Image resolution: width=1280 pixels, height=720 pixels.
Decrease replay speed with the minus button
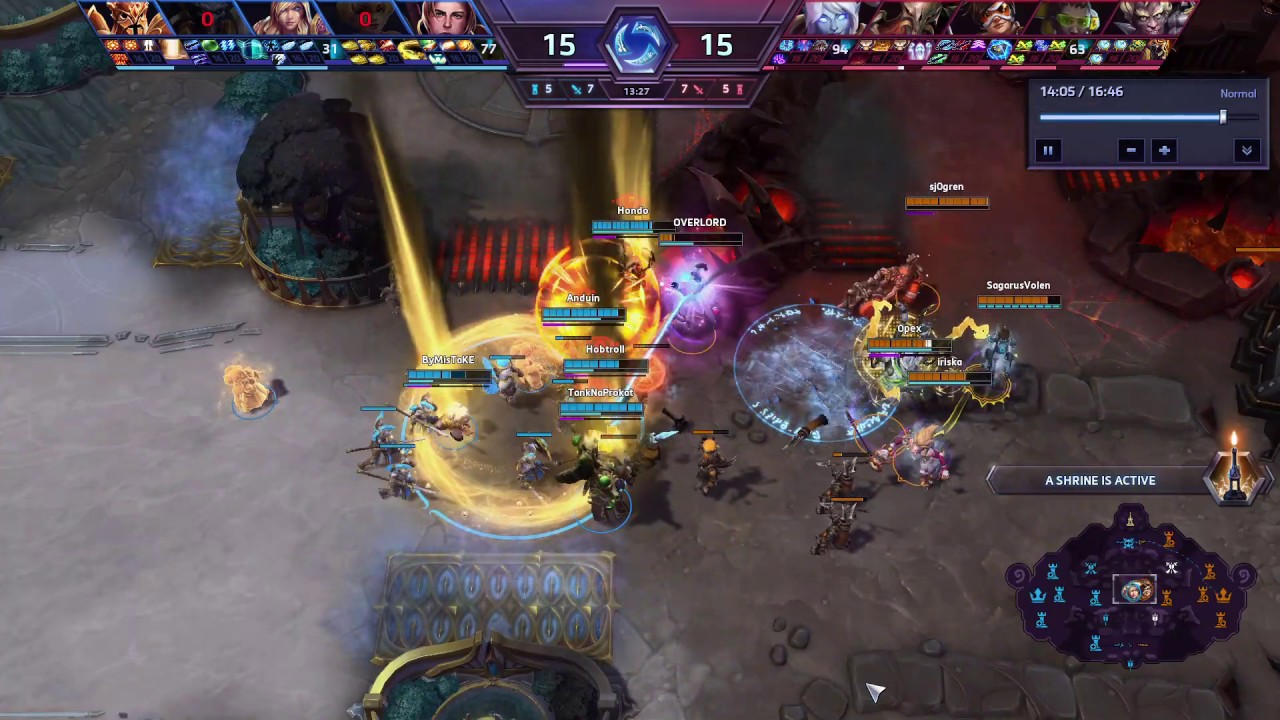(1131, 150)
